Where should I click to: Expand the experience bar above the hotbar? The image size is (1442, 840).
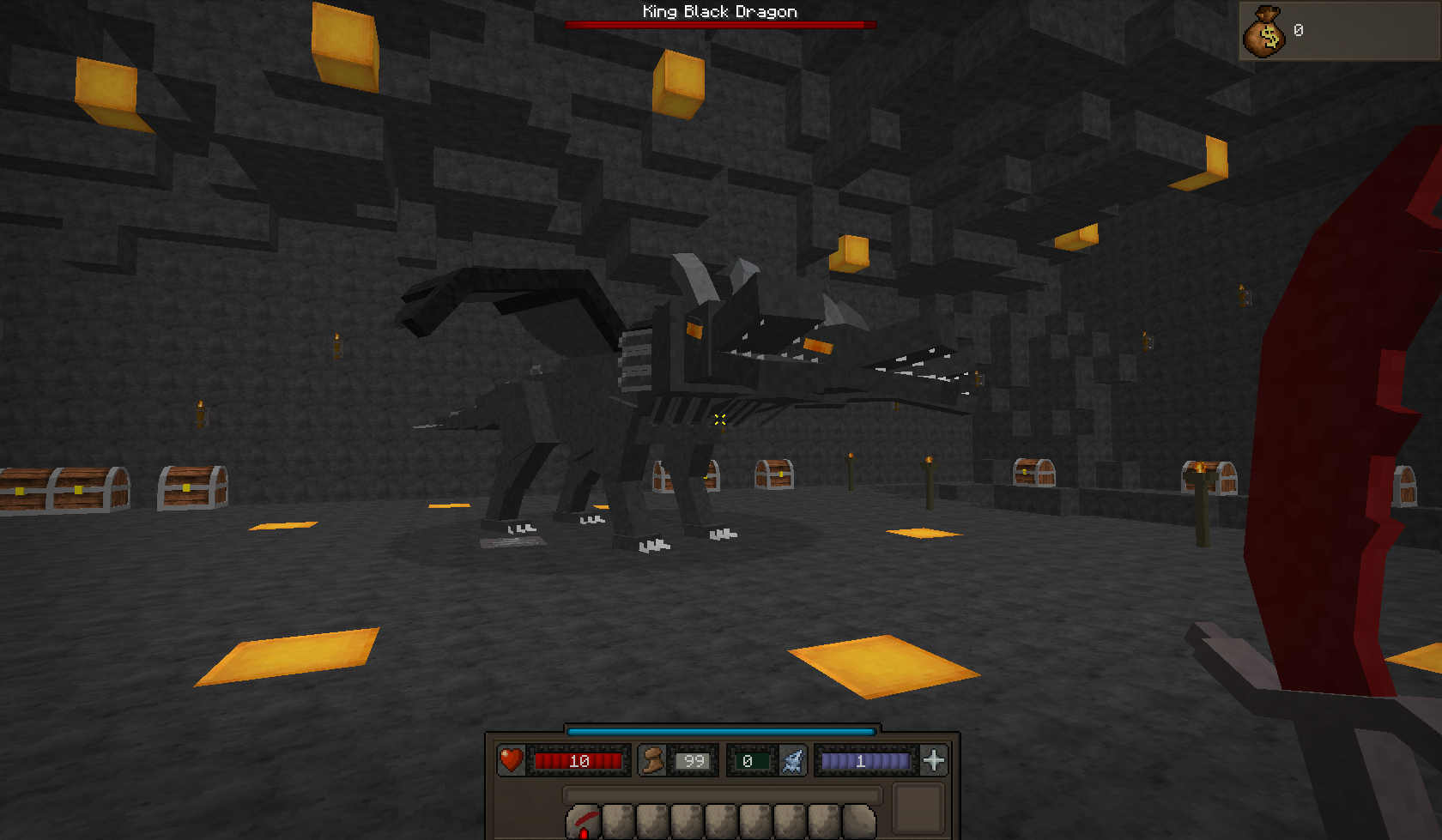[x=718, y=730]
